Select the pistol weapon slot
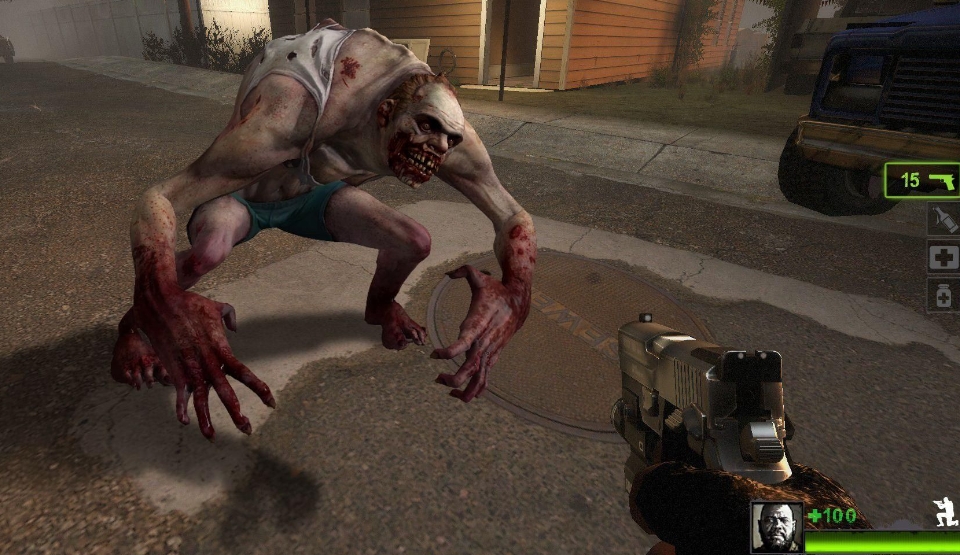Viewport: 960px width, 555px height. click(x=922, y=181)
